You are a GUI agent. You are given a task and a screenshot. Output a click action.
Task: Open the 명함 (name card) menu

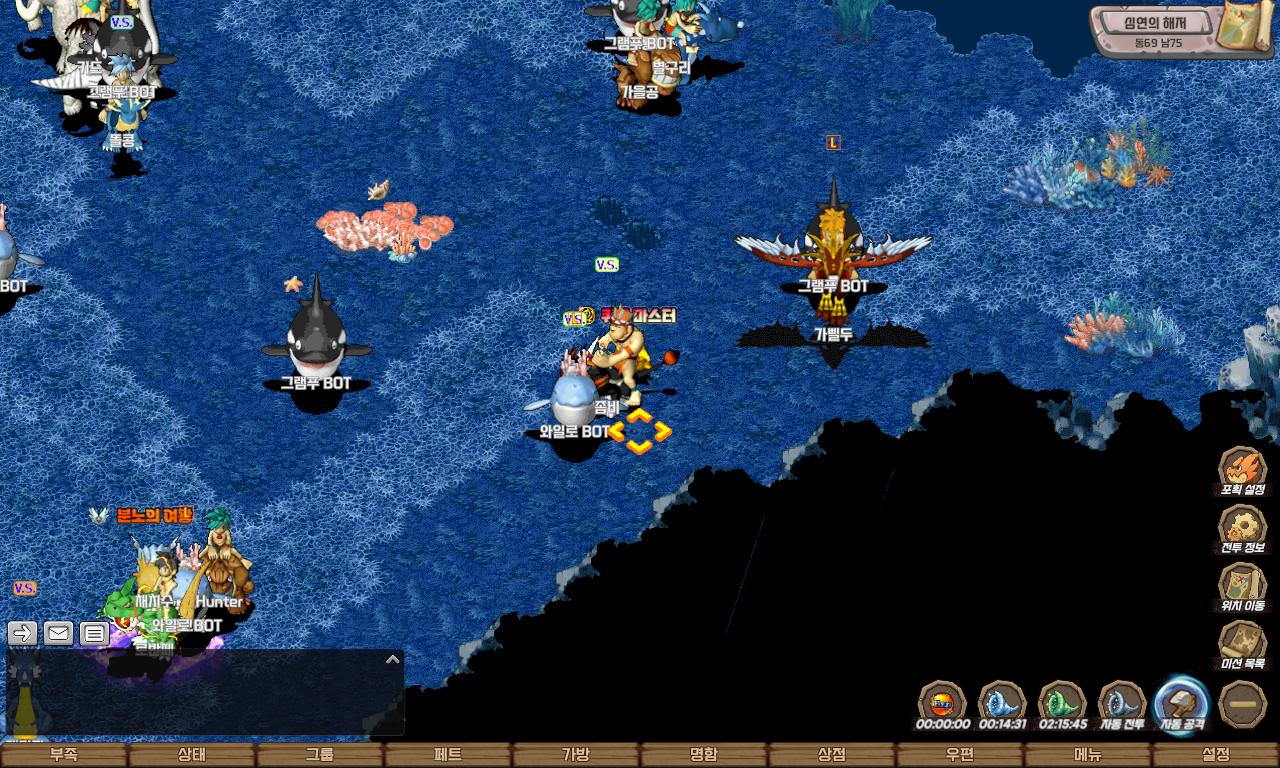(704, 755)
